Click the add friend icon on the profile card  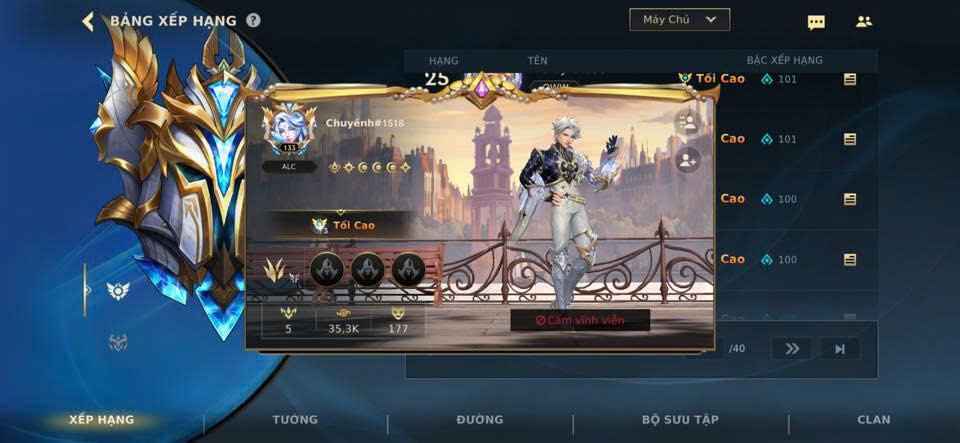pyautogui.click(x=688, y=160)
